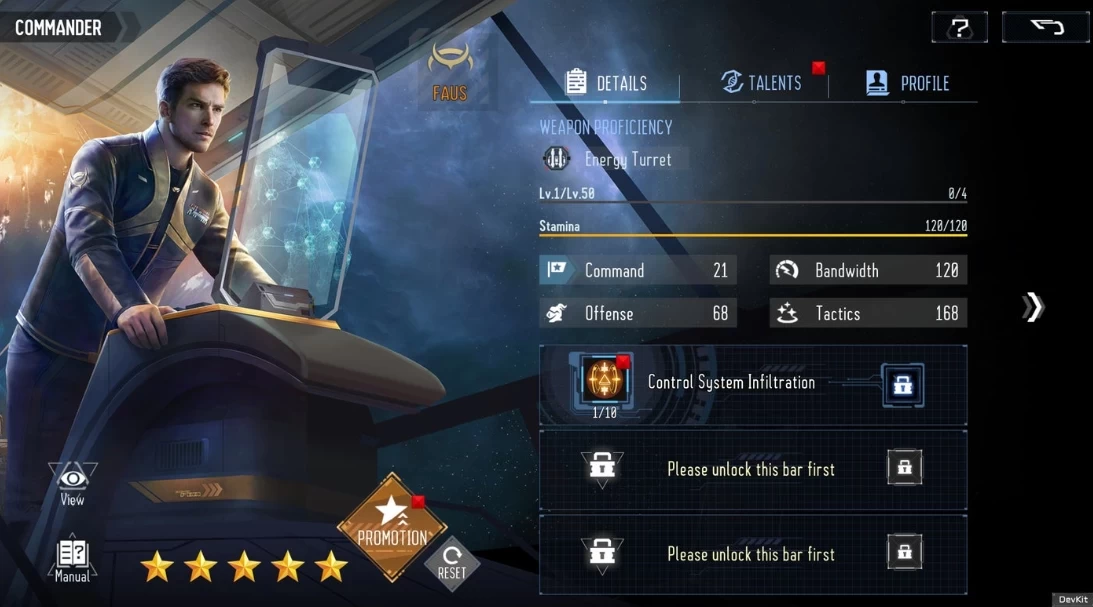
Task: Show the next commander with the right arrow
Action: (1033, 307)
